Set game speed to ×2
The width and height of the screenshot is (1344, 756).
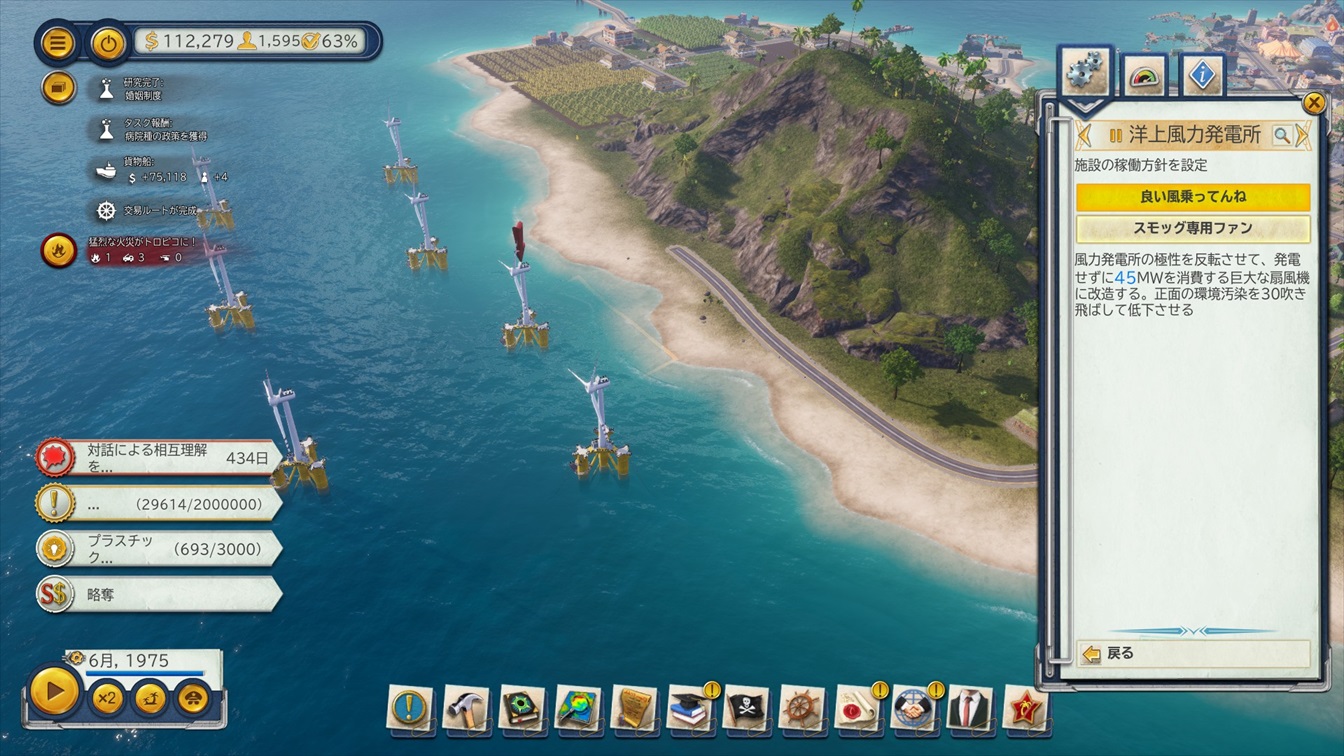tap(106, 697)
